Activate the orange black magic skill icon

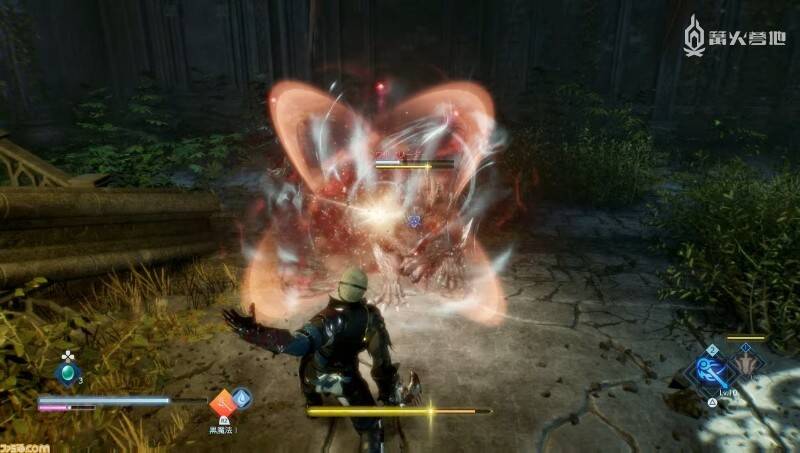click(221, 403)
